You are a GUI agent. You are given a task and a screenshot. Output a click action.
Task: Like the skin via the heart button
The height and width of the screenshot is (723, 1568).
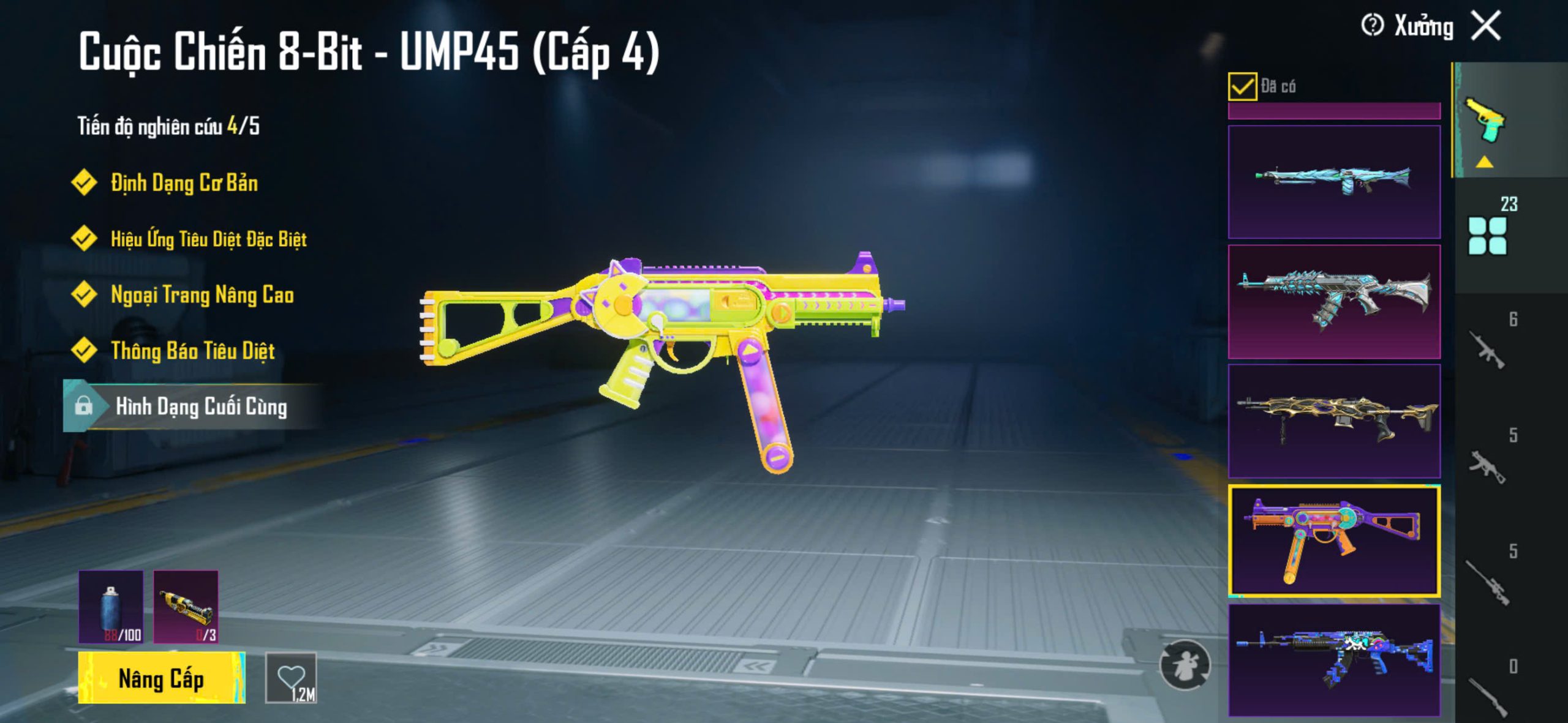tap(291, 678)
